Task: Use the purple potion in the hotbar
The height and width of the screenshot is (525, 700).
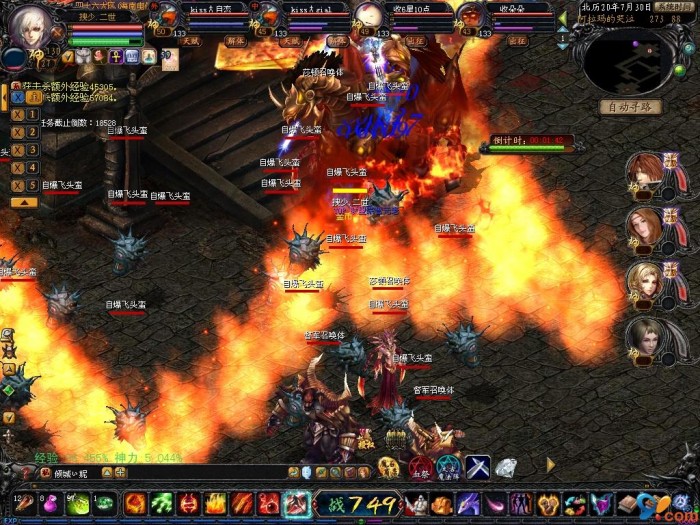Action: point(49,503)
